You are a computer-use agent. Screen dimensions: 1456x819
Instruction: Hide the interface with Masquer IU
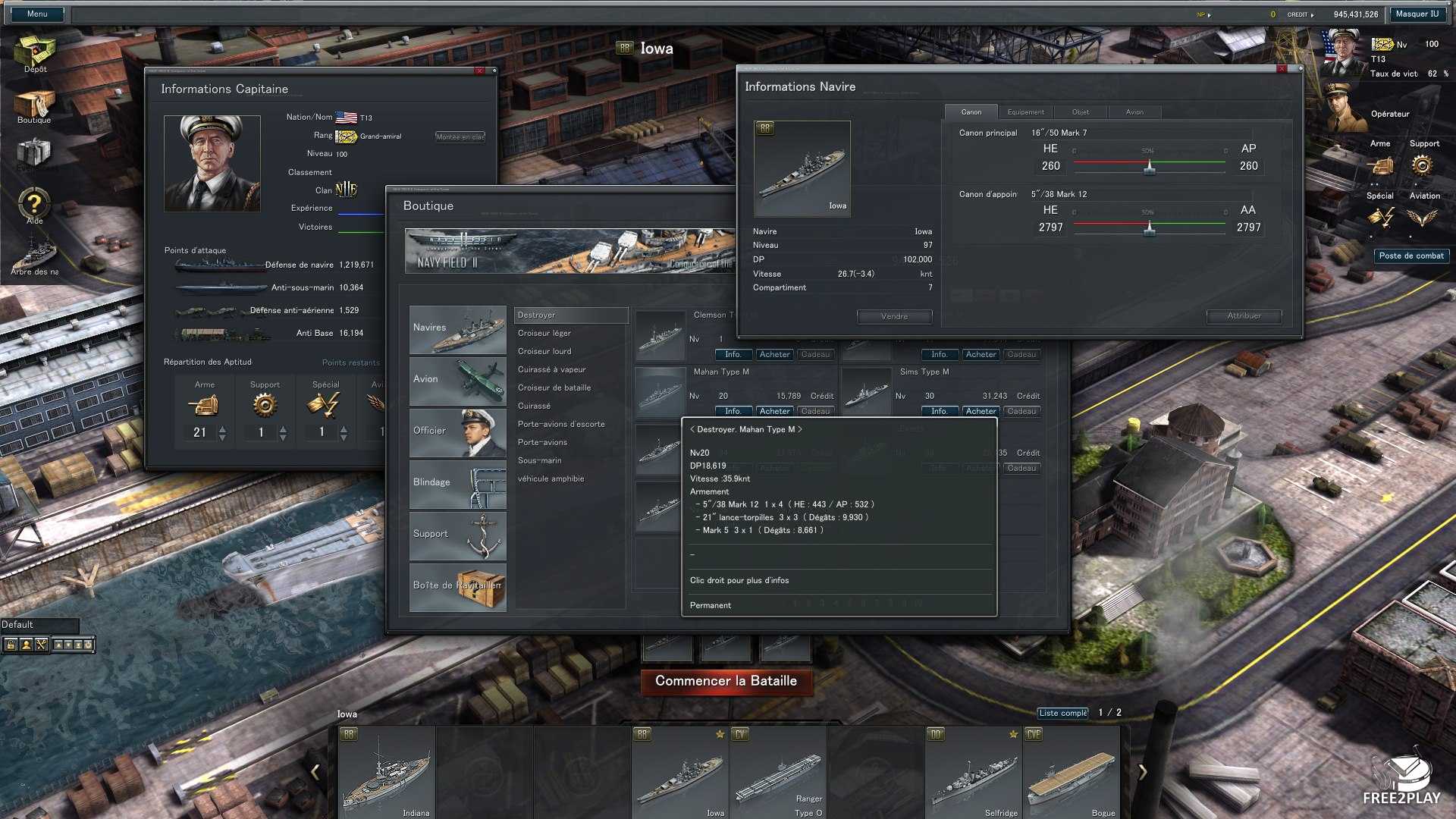(x=1417, y=14)
